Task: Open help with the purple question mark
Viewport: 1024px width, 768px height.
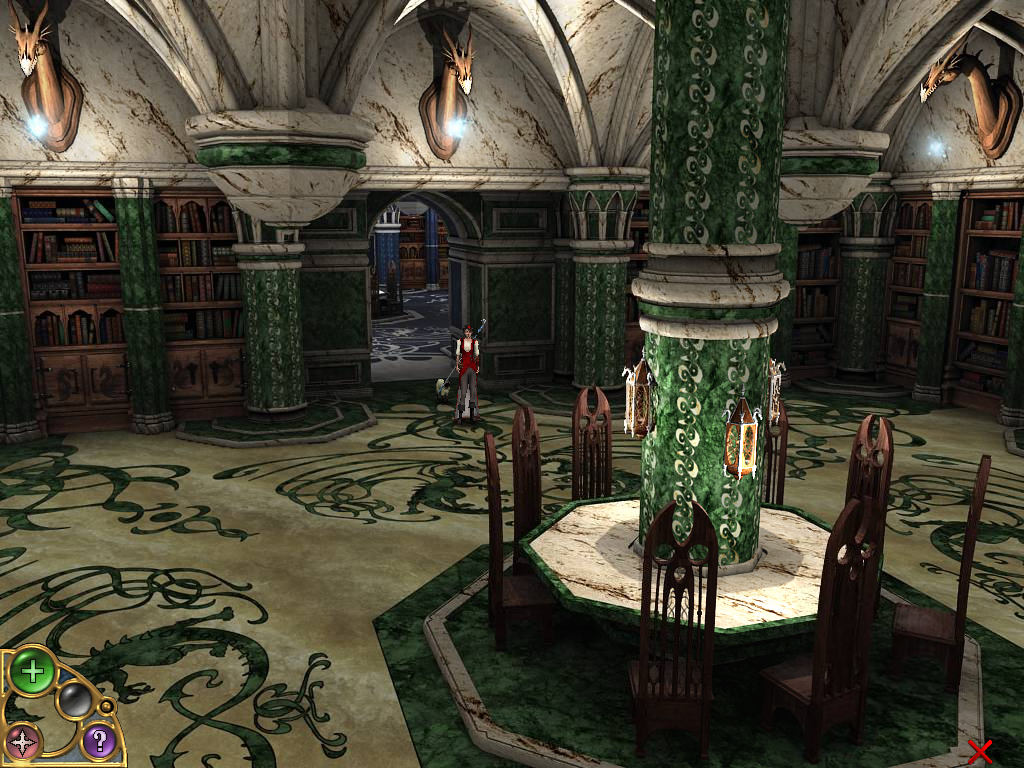Action: 99,741
